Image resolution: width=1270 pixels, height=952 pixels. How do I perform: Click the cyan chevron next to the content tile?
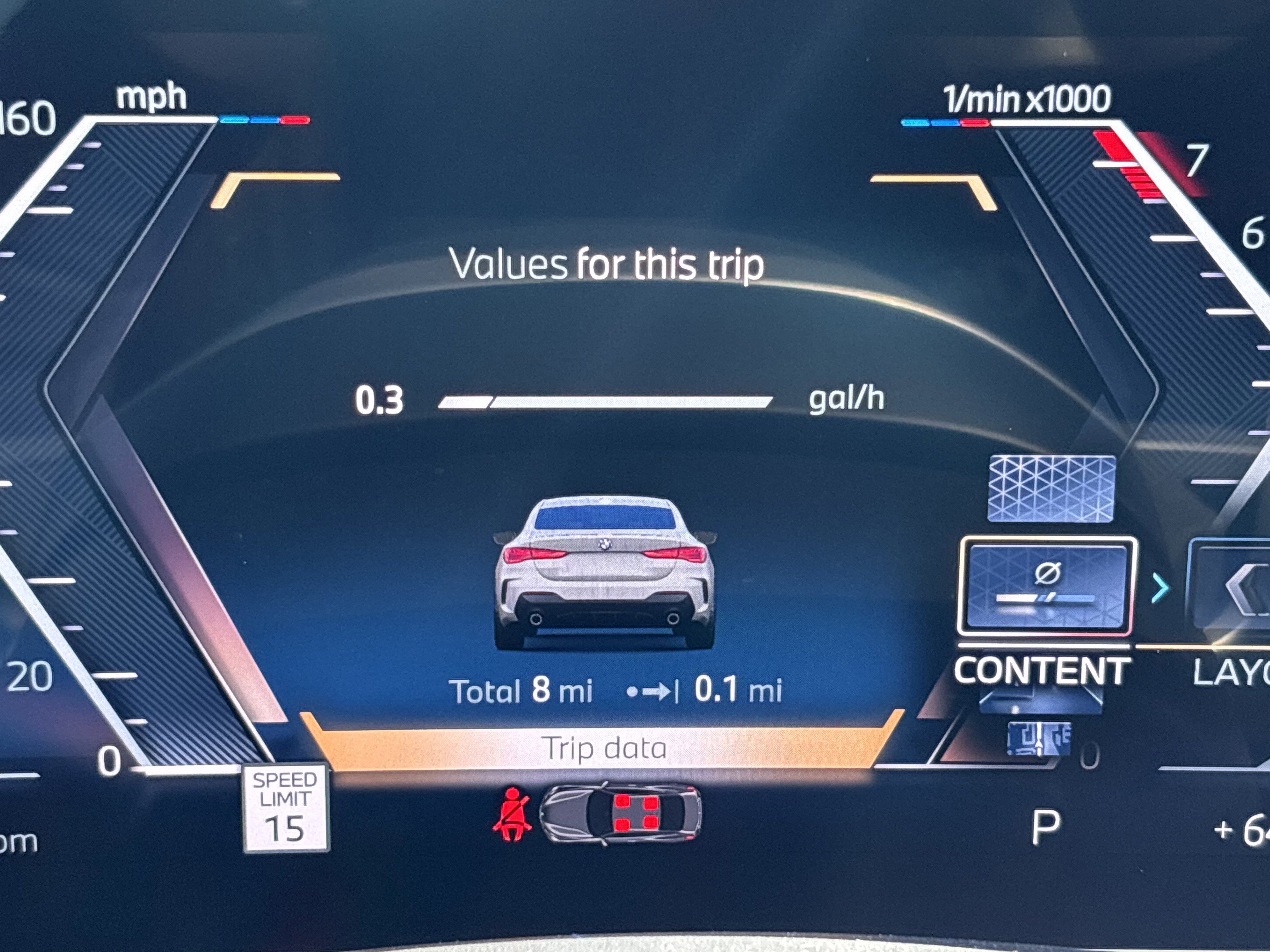tap(1160, 589)
